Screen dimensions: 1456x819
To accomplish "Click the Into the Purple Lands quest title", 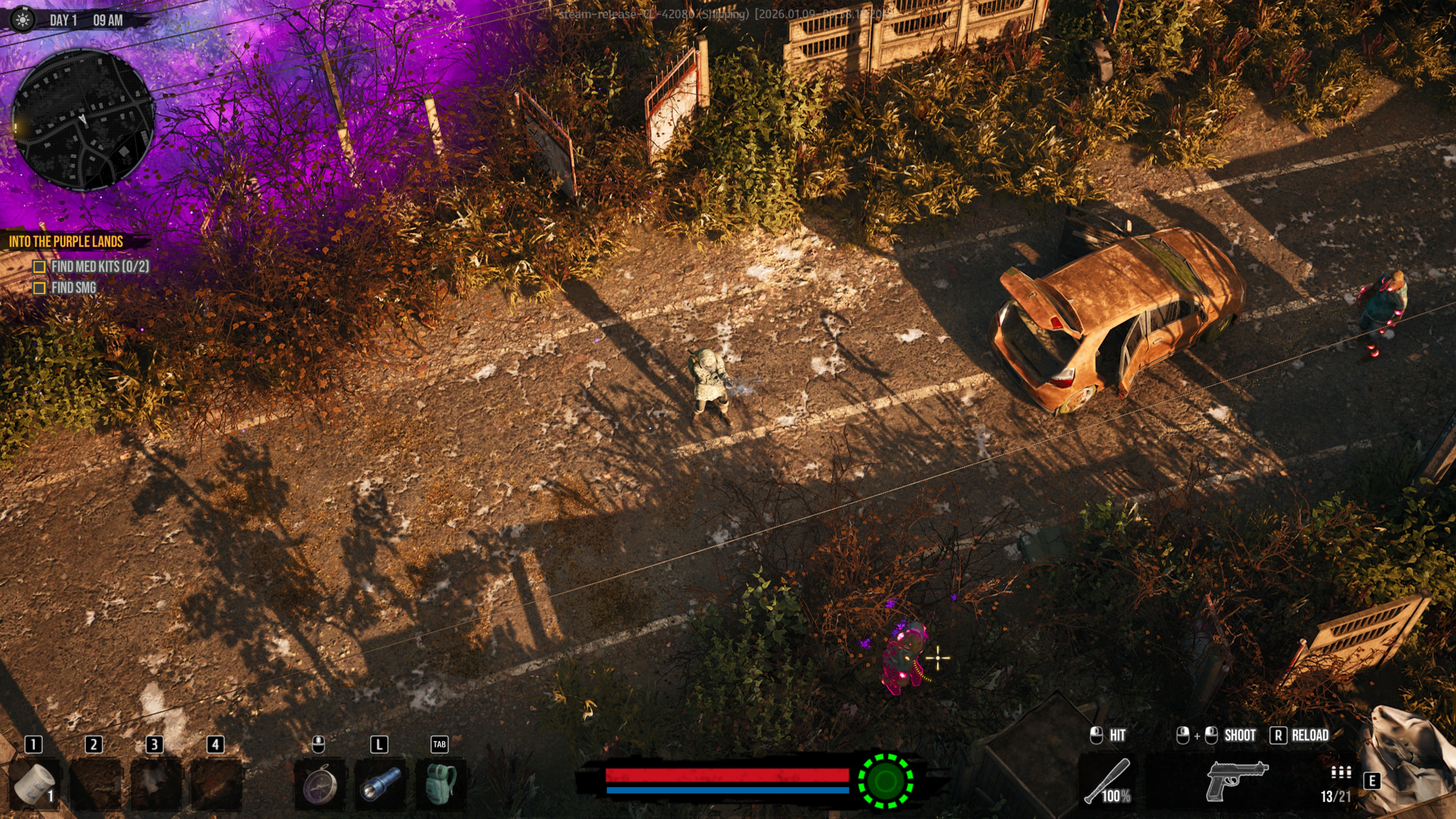I will pyautogui.click(x=66, y=242).
